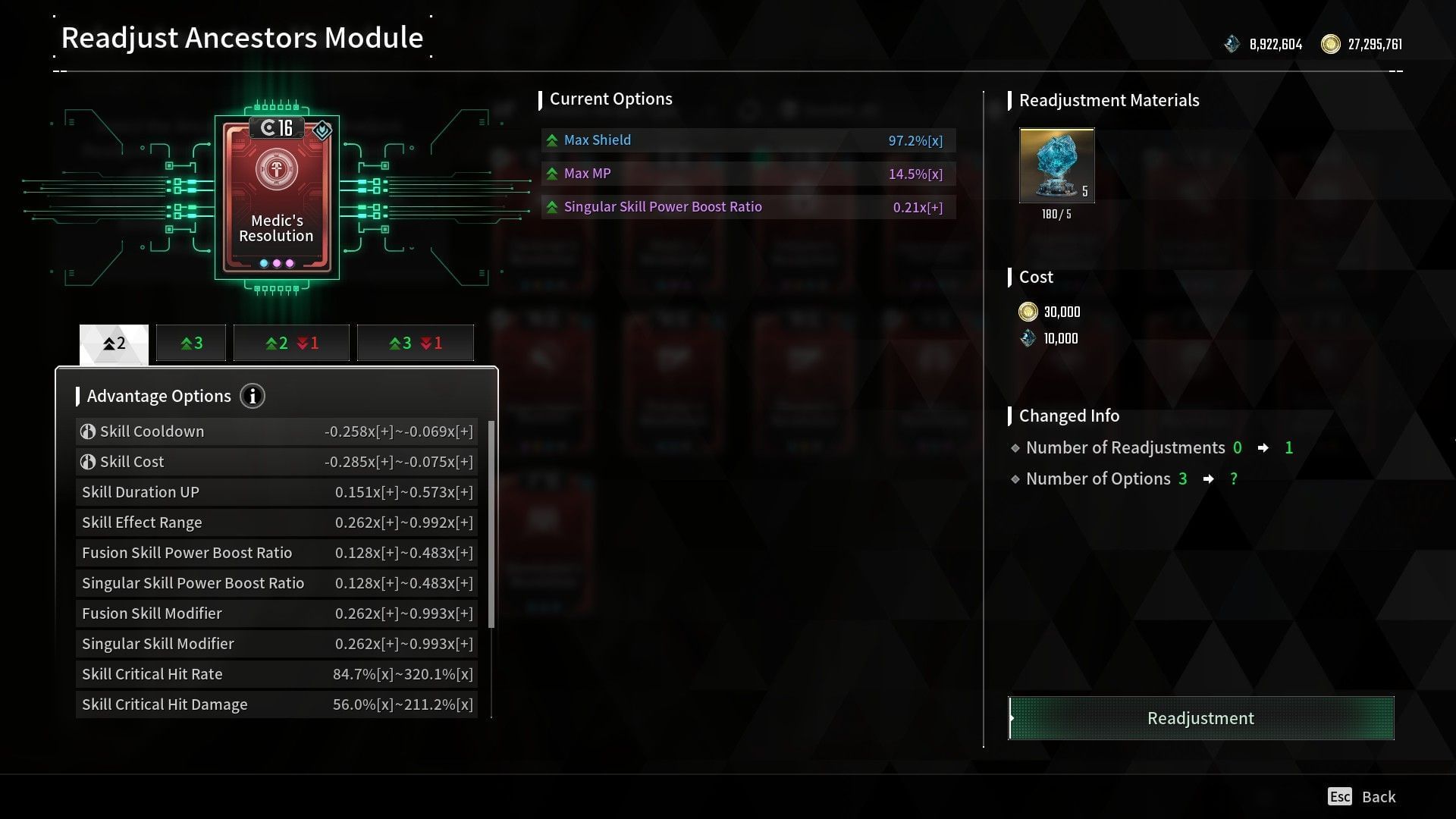Click the pie icon beside Skill Cooldown
1456x819 pixels.
pos(89,431)
